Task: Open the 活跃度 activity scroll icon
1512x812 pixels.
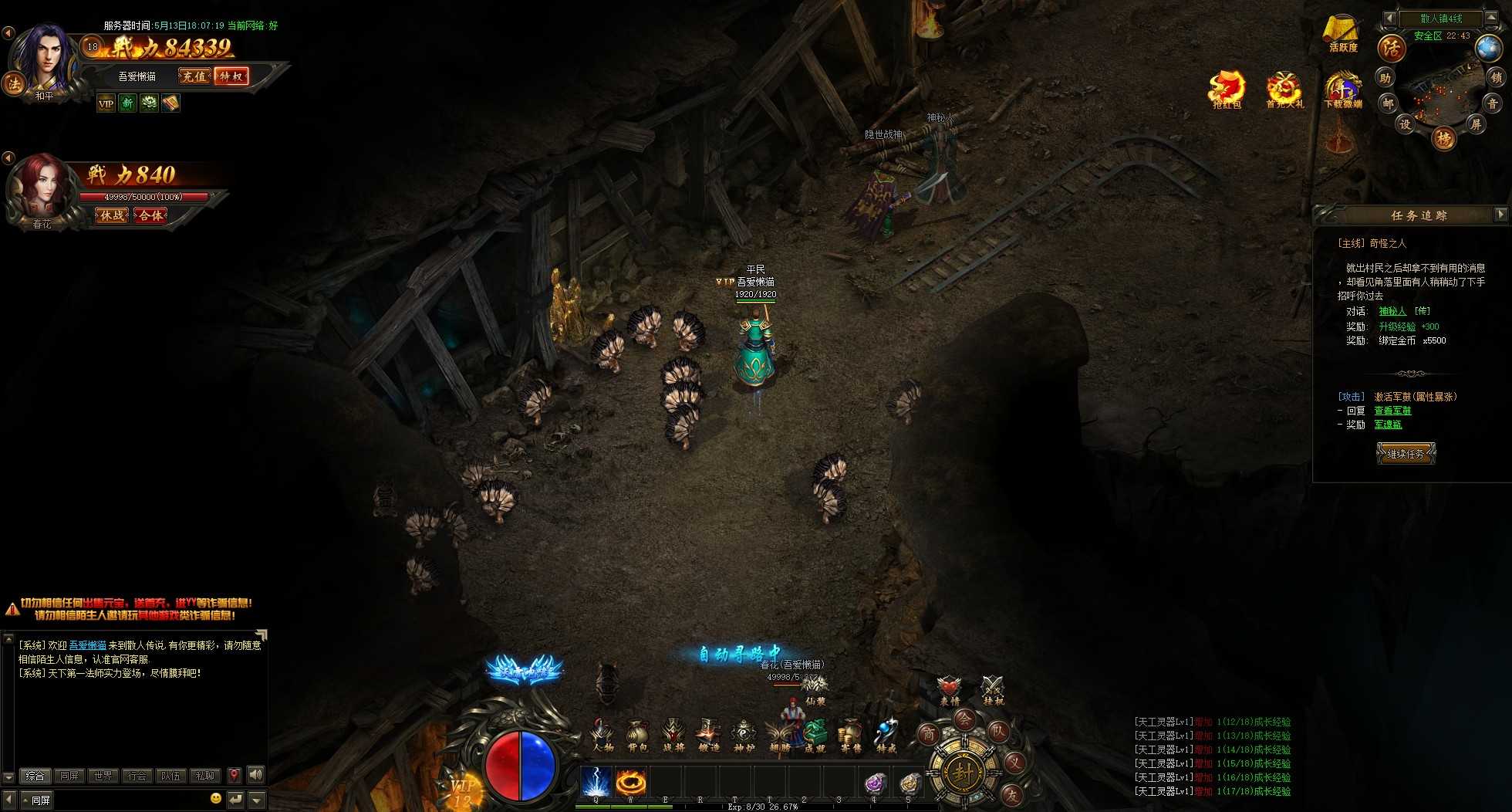Action: coord(1342,33)
